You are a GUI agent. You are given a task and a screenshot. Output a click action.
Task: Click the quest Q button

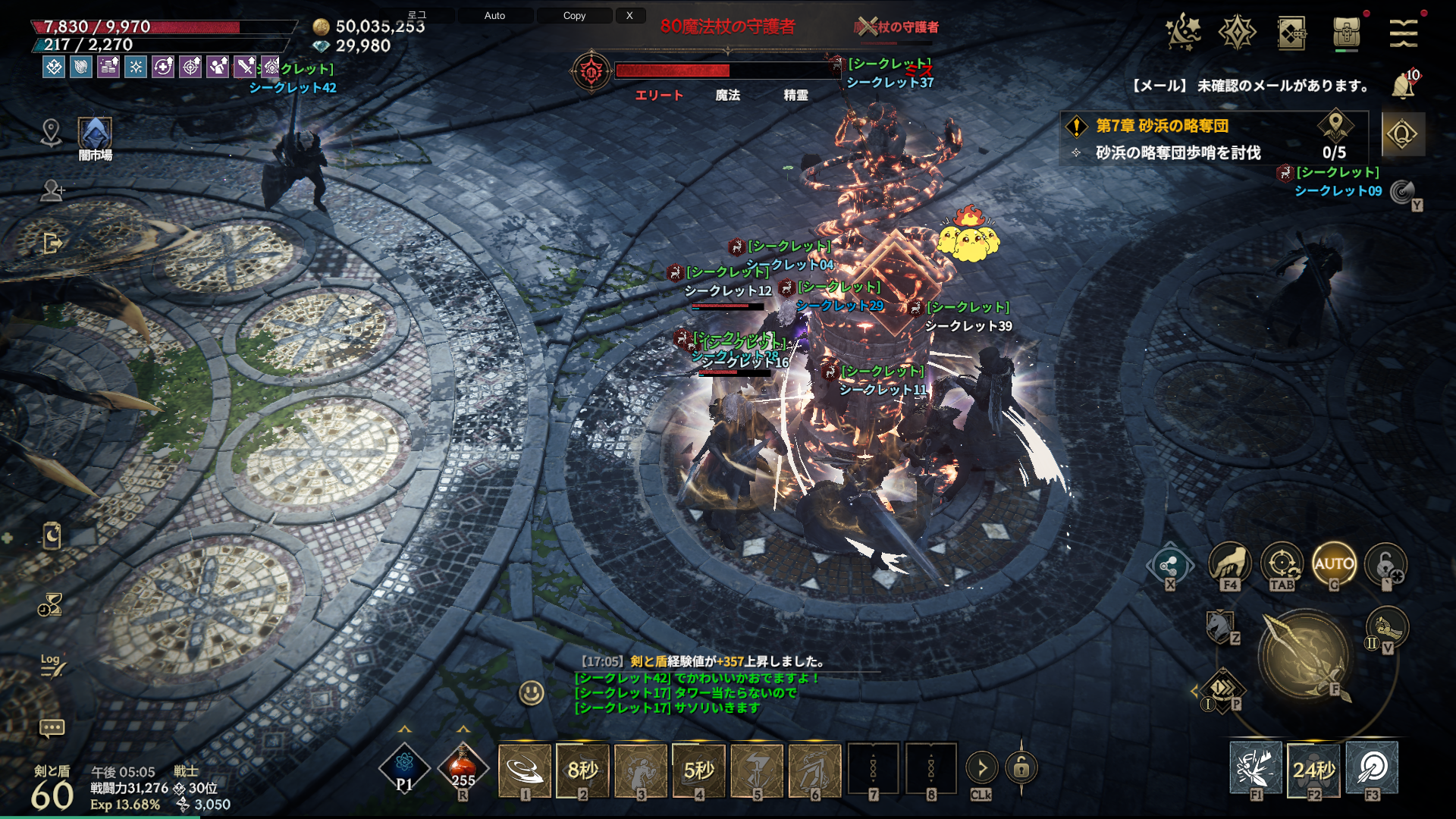point(1402,134)
